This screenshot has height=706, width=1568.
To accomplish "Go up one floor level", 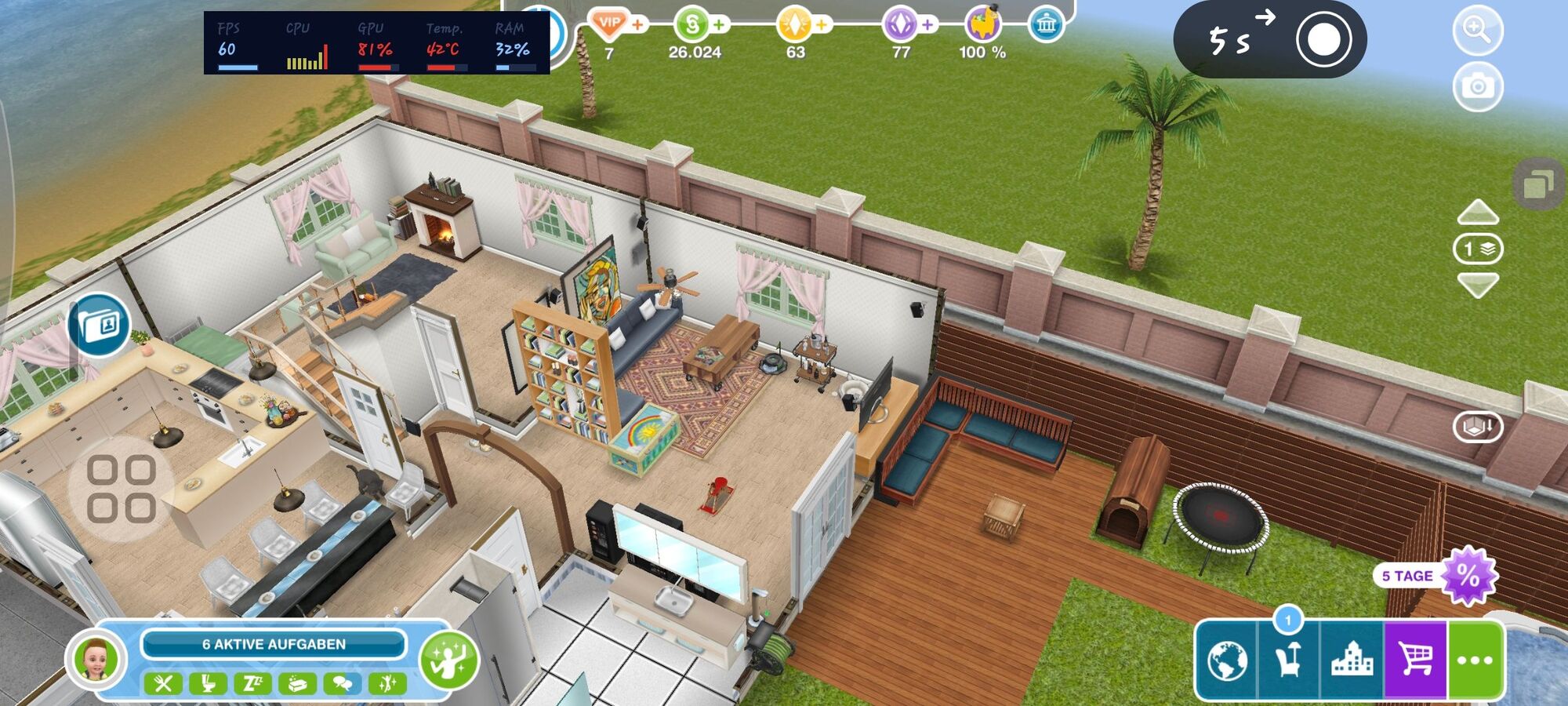I will point(1478,213).
